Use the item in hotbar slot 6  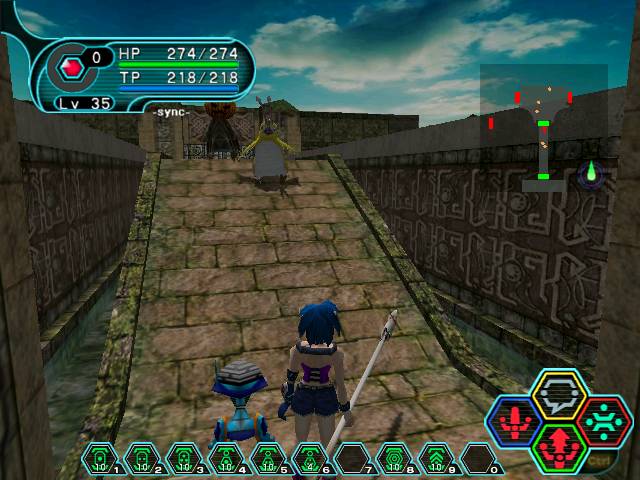pos(309,459)
